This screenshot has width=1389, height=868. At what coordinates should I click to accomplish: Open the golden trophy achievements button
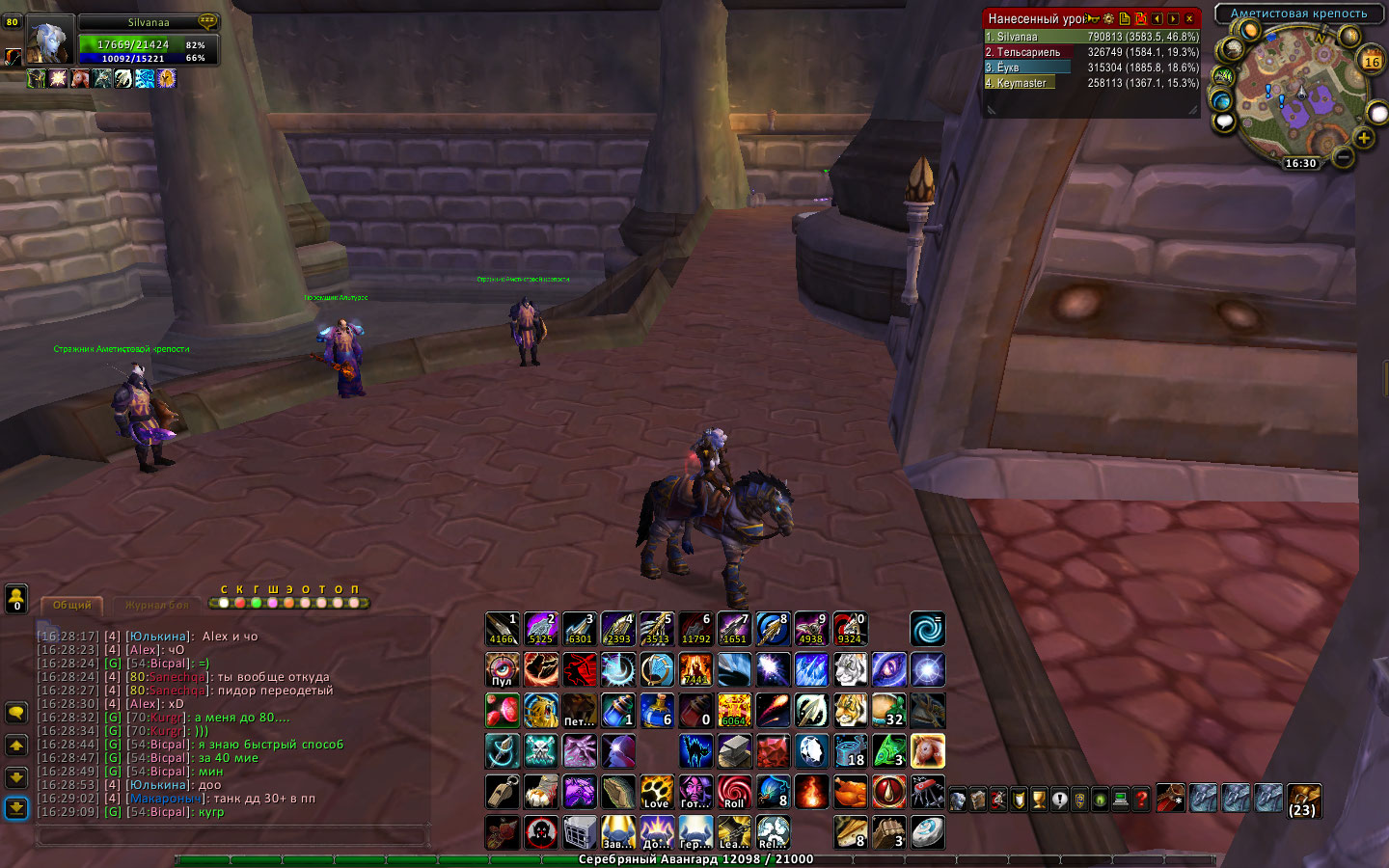point(1039,800)
